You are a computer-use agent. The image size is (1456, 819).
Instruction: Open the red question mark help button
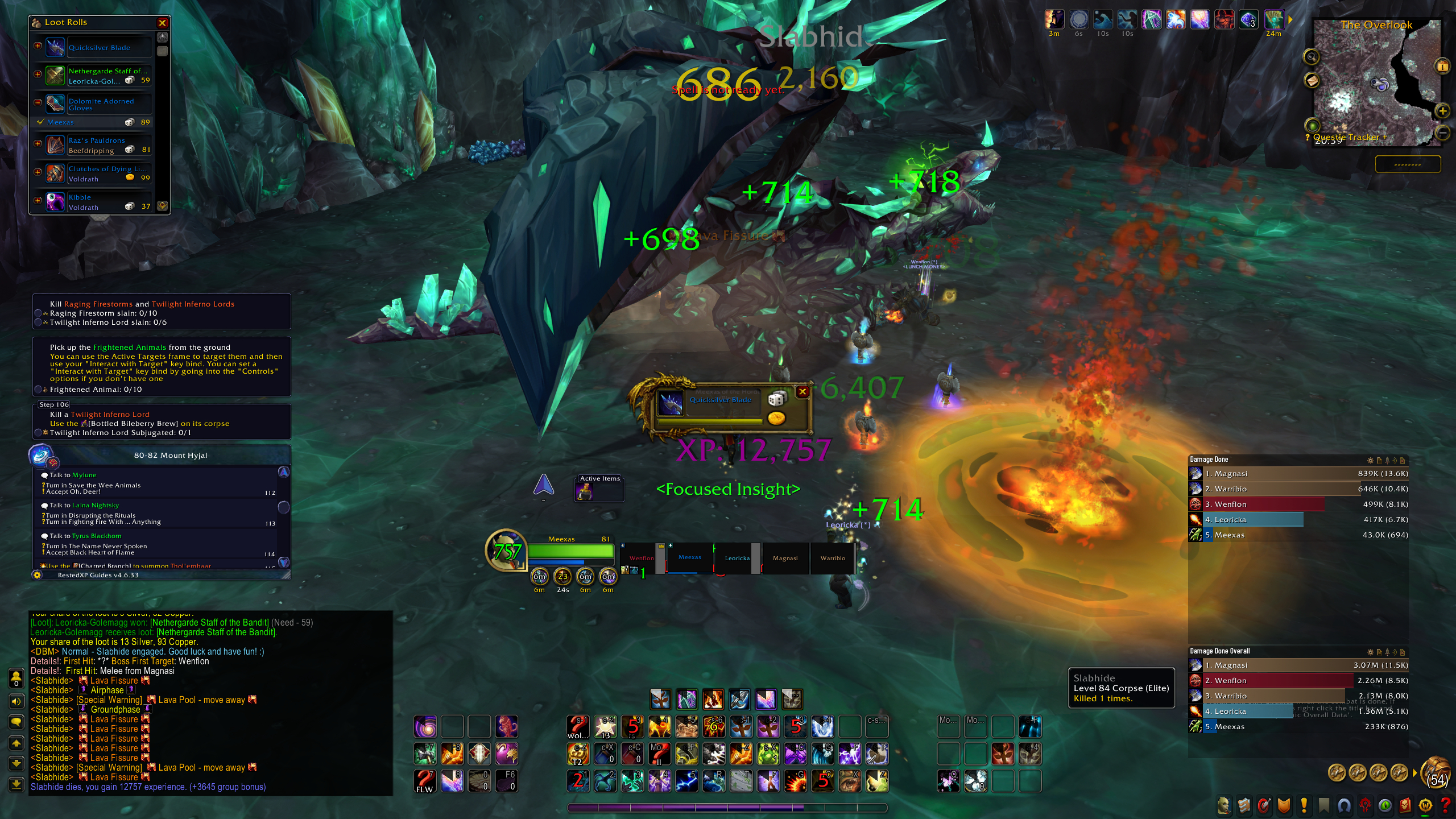click(x=1445, y=805)
